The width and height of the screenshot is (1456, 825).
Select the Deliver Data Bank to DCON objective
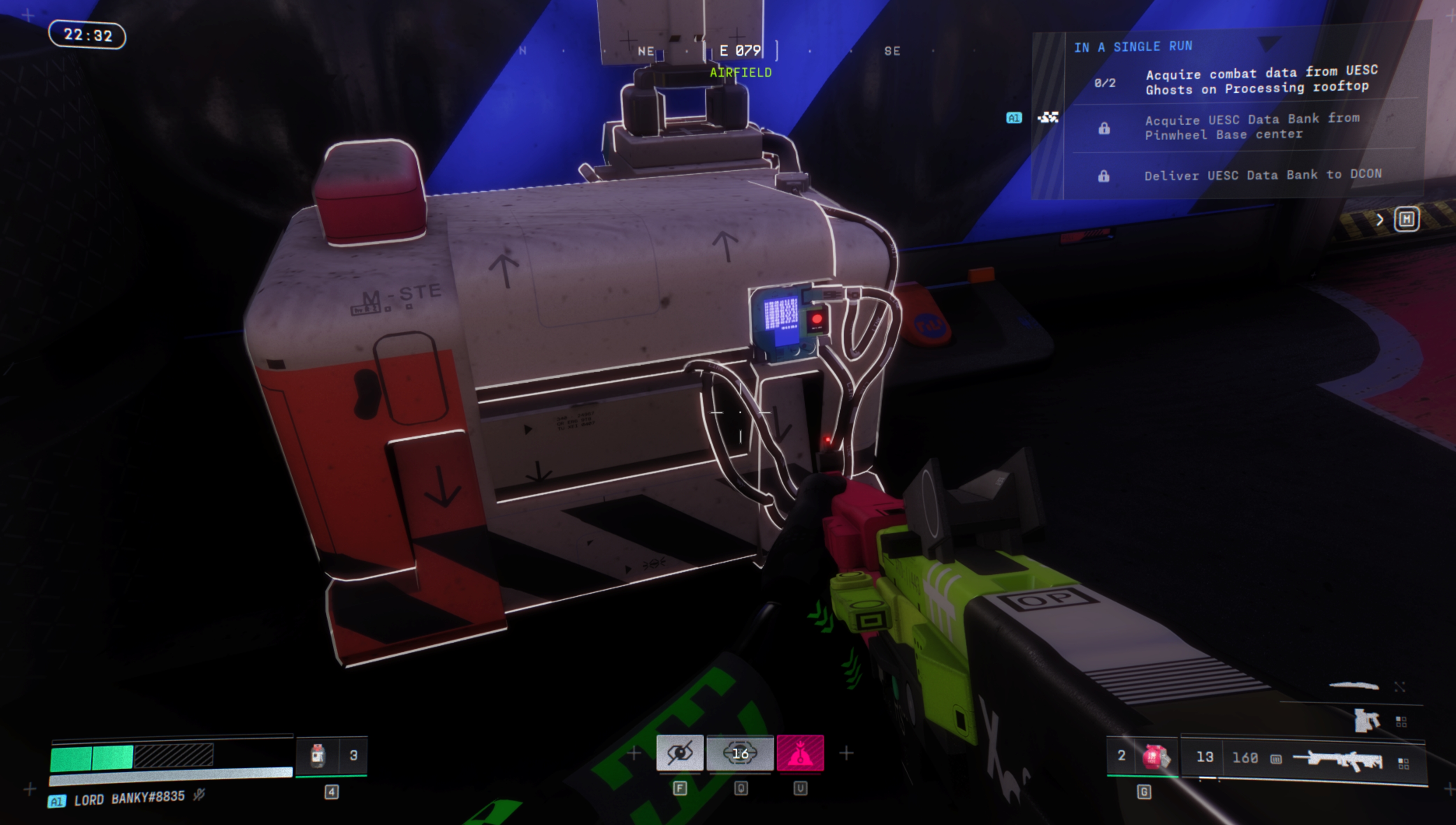pos(1262,175)
